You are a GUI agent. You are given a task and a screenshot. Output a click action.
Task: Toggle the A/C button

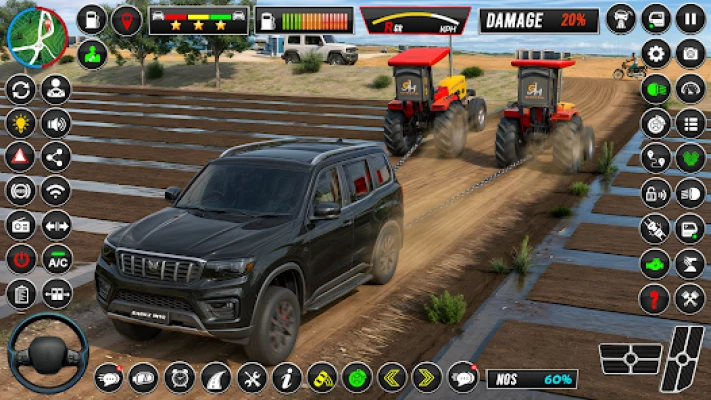[x=56, y=259]
